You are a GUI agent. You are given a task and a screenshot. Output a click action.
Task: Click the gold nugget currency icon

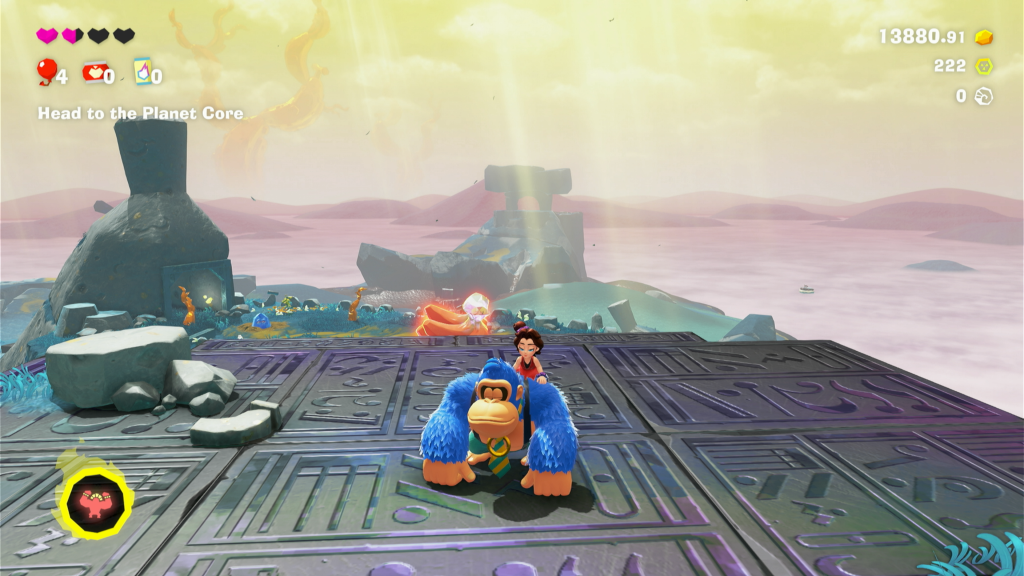(984, 37)
